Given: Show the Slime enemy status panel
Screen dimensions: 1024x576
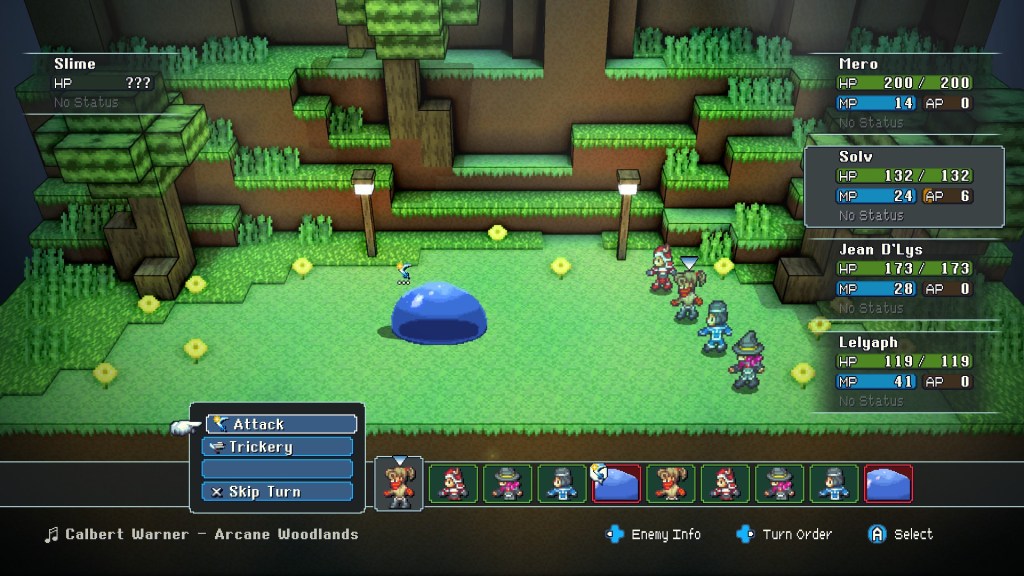Looking at the screenshot, I should point(100,82).
